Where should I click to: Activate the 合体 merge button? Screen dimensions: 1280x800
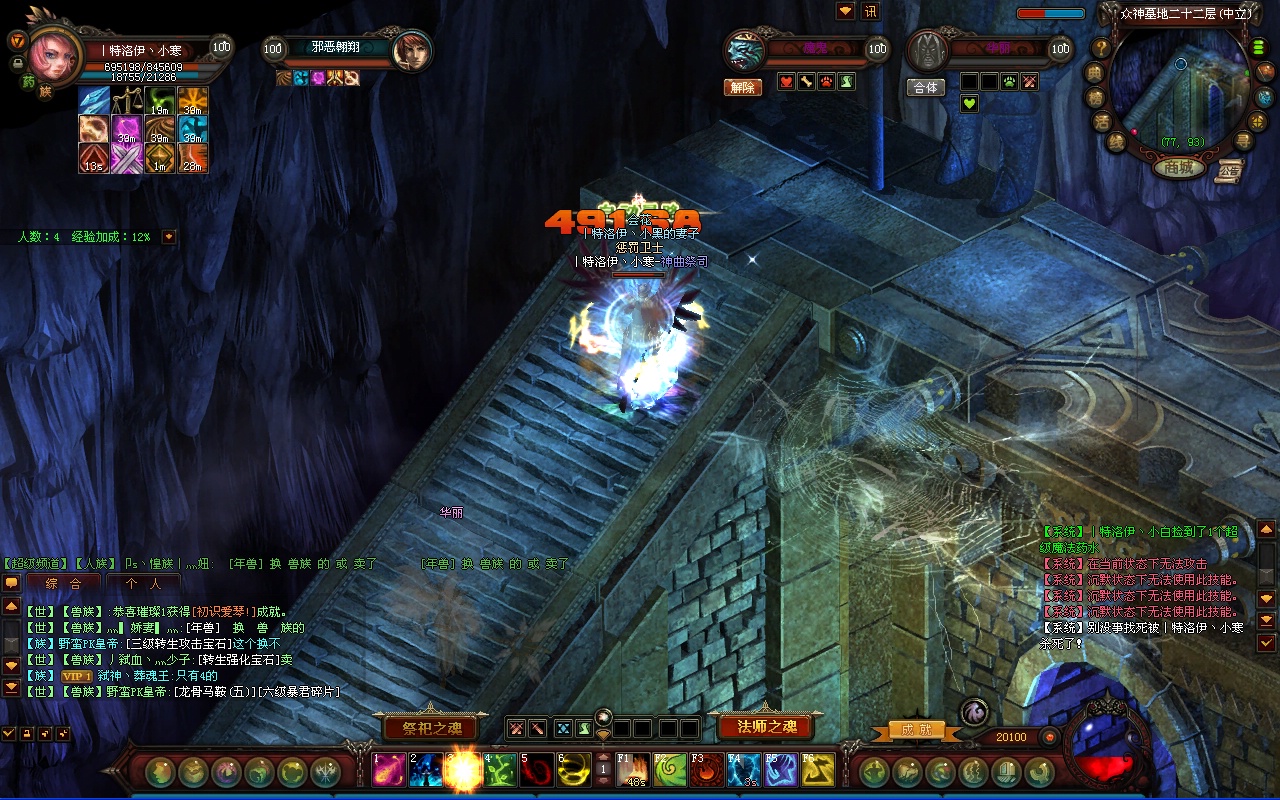tap(926, 87)
